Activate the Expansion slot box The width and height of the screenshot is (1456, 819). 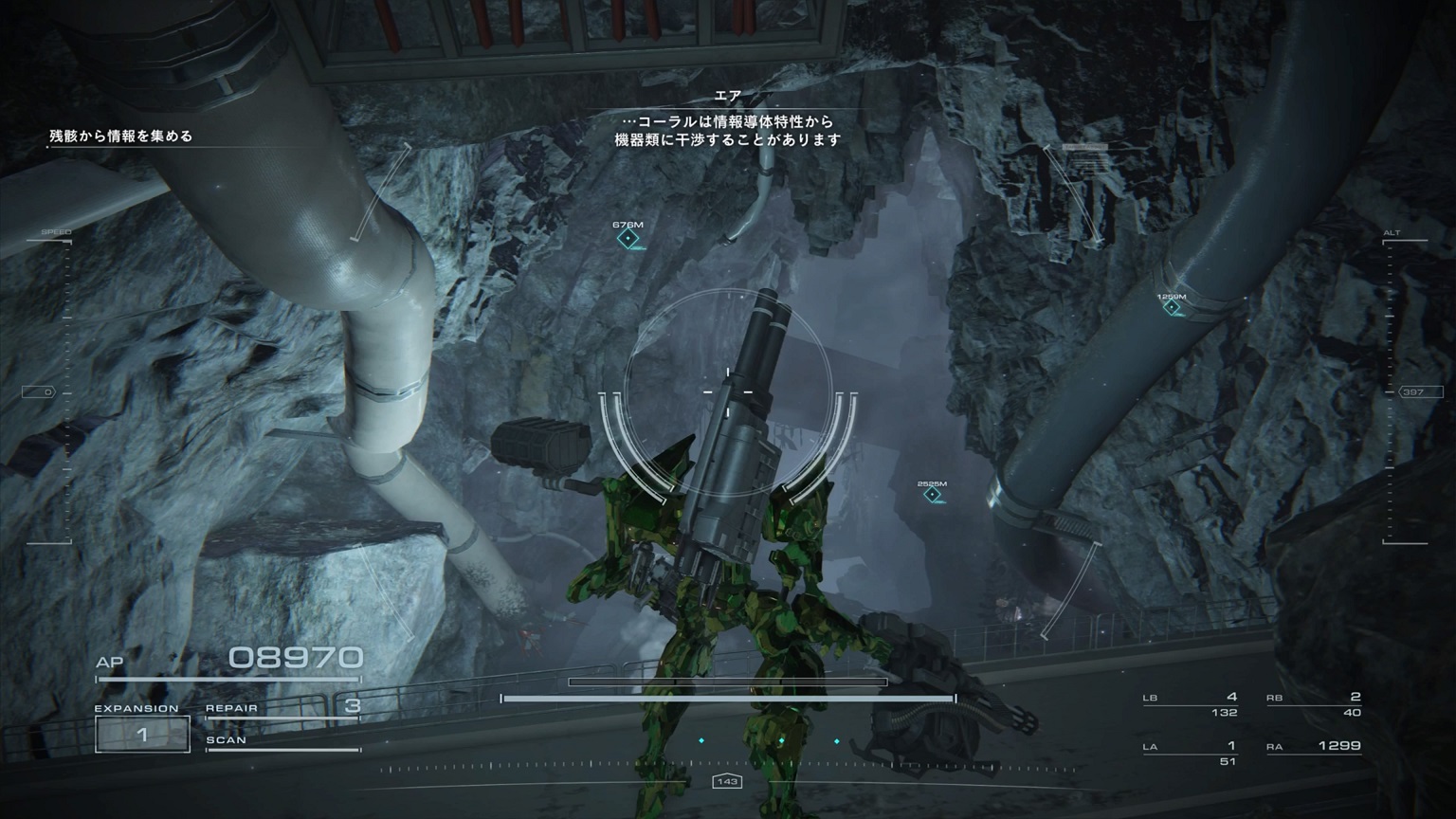[142, 734]
